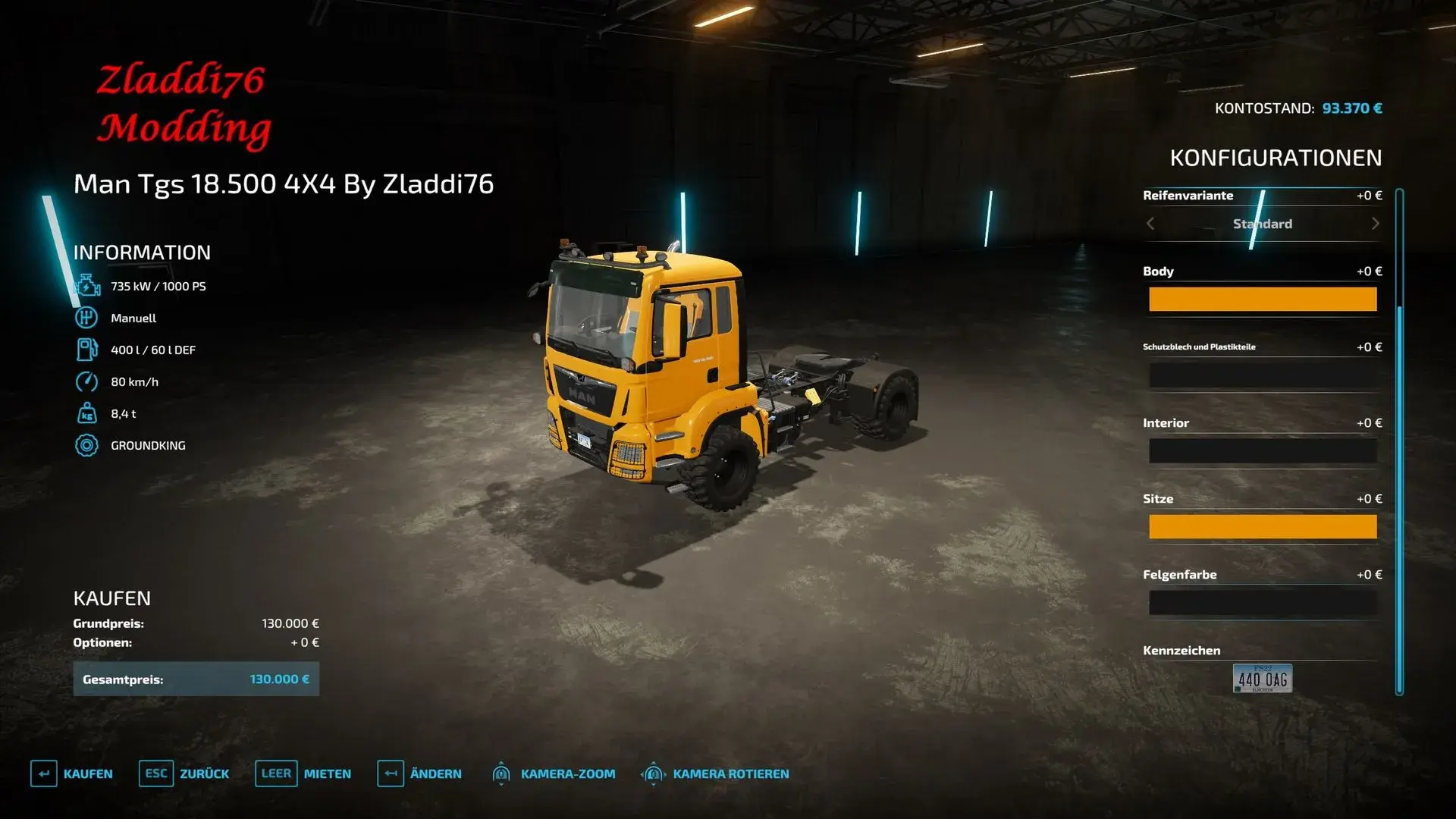Viewport: 1456px width, 819px height.
Task: Click the Kamera-Zoom camera icon
Action: [501, 773]
